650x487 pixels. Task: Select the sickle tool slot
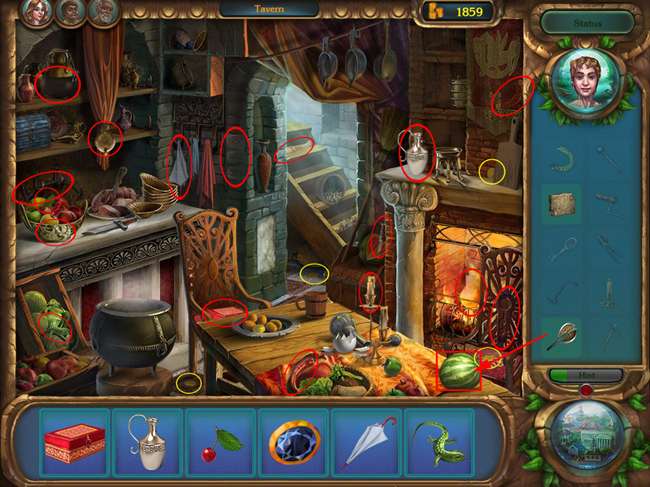[x=561, y=158]
